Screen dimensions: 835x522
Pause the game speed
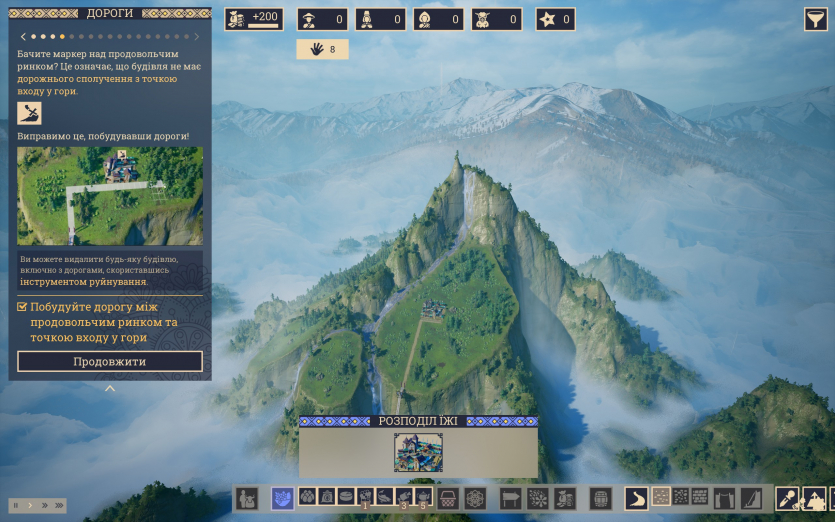(15, 505)
